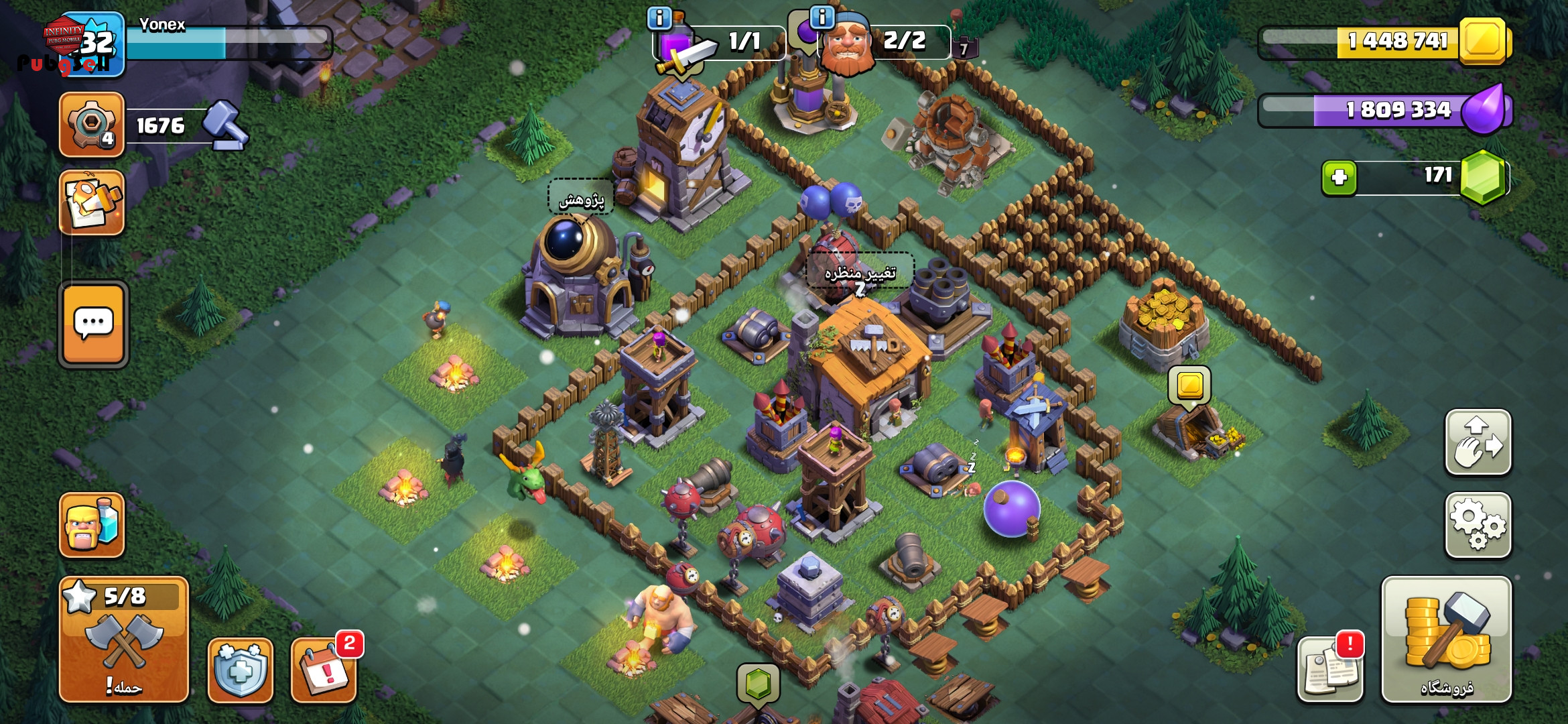Tap the layout editor hand-and-arrows button
This screenshot has width=1568, height=724.
1478,442
